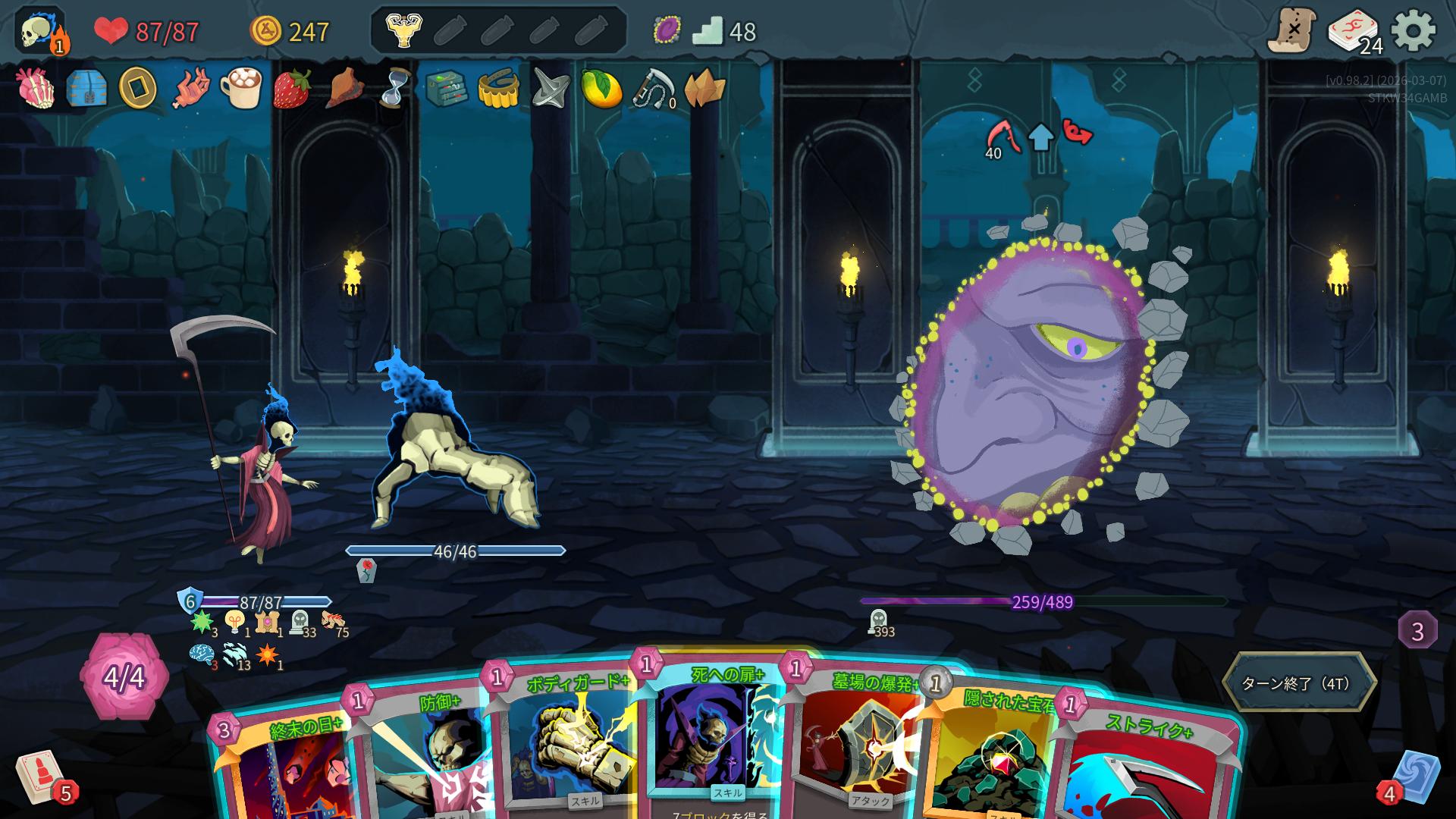Open the settings gear menu
Viewport: 1456px width, 819px height.
click(1414, 31)
